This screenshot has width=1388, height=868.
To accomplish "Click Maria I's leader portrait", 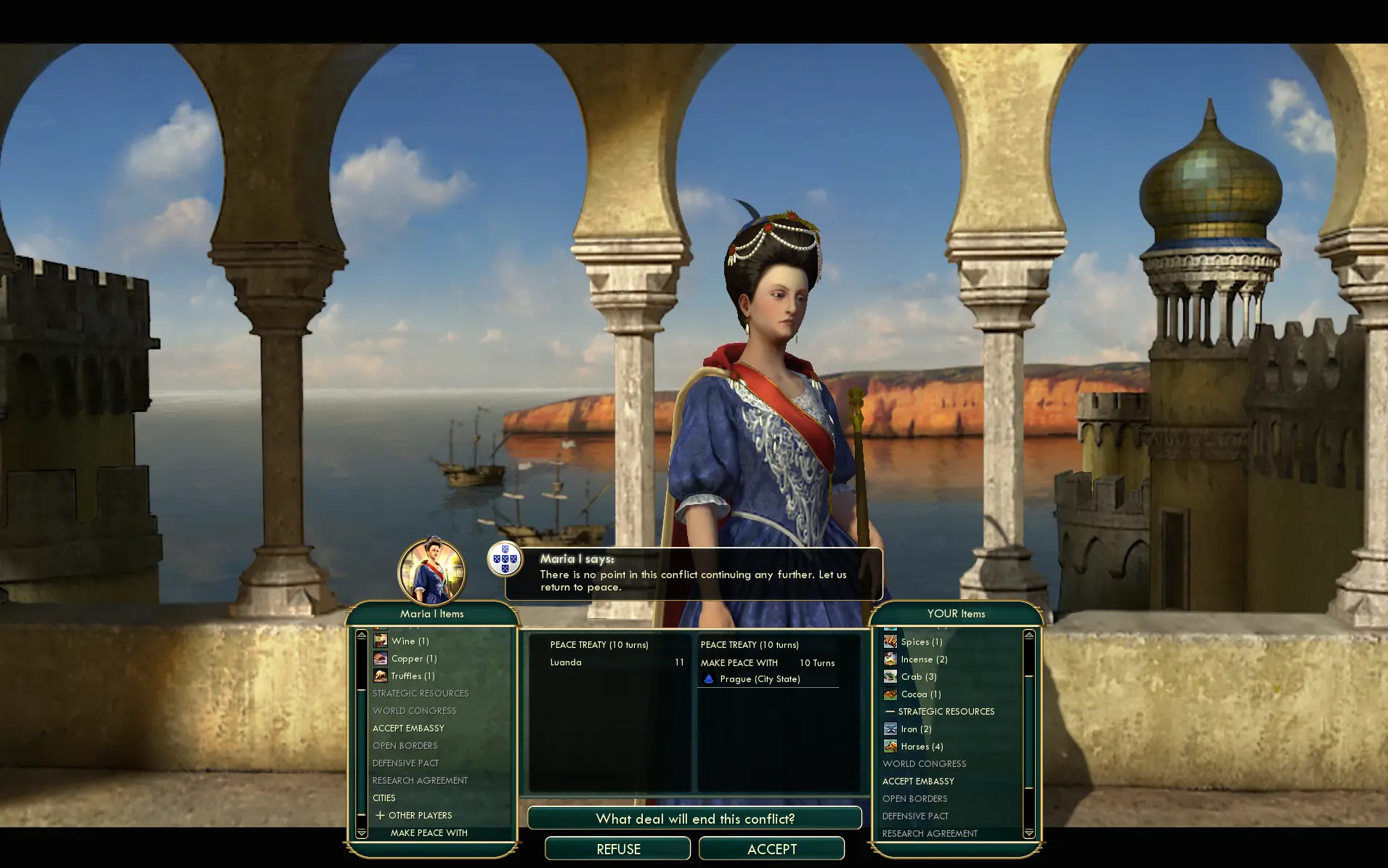I will pyautogui.click(x=434, y=572).
